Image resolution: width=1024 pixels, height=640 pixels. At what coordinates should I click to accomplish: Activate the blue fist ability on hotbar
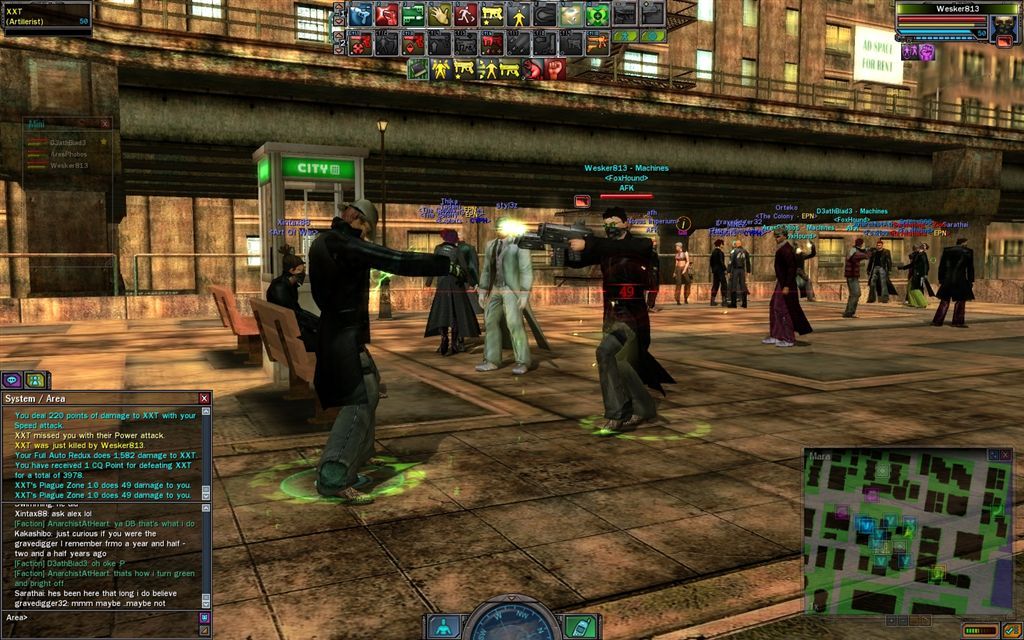coord(361,15)
